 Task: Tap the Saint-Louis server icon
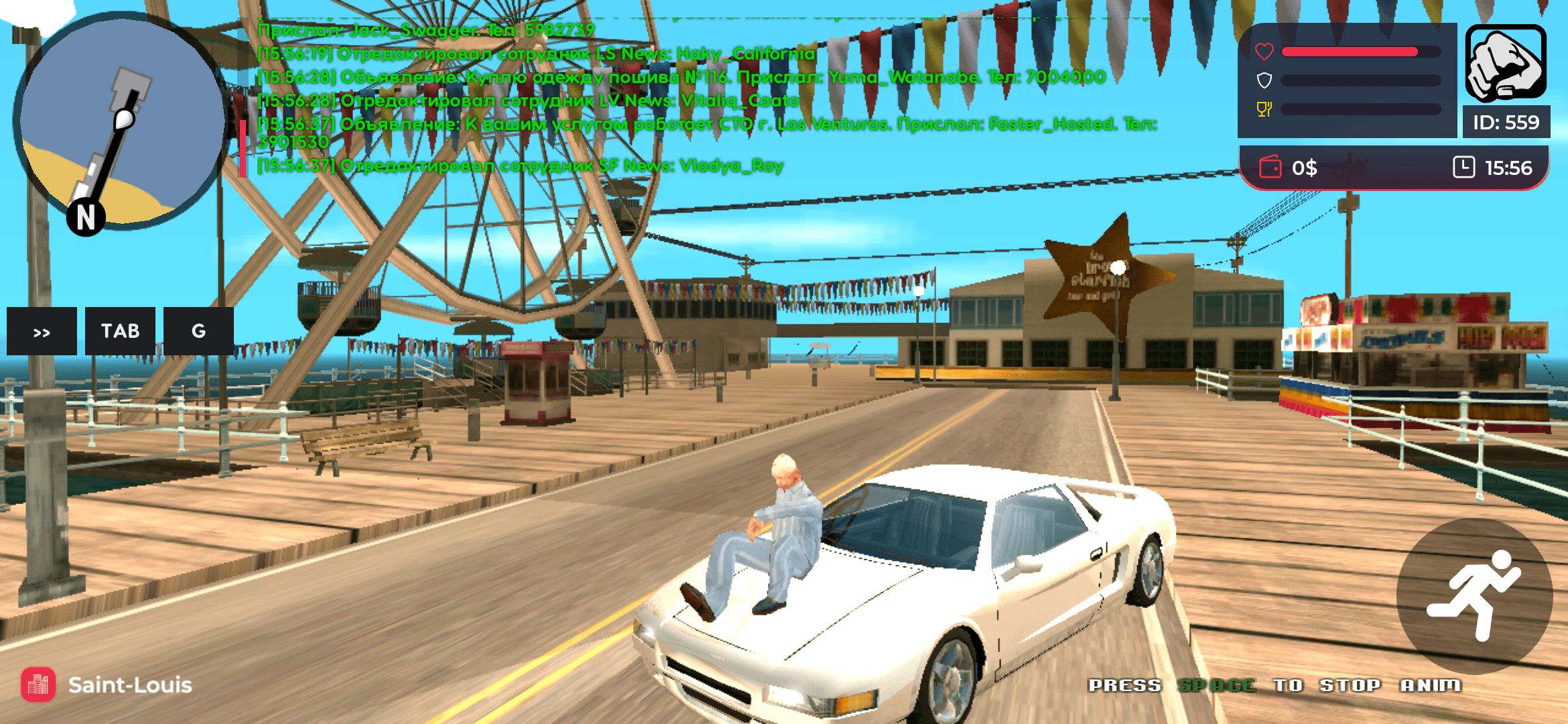38,684
